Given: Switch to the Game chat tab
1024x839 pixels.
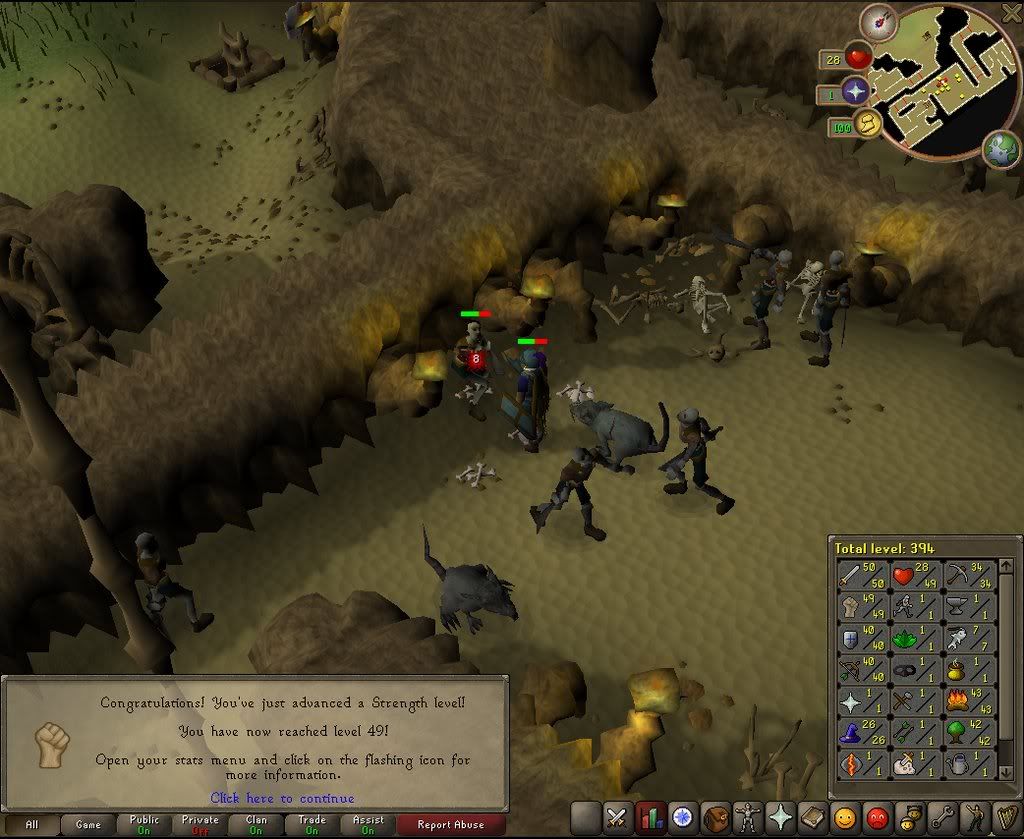Looking at the screenshot, I should 88,825.
